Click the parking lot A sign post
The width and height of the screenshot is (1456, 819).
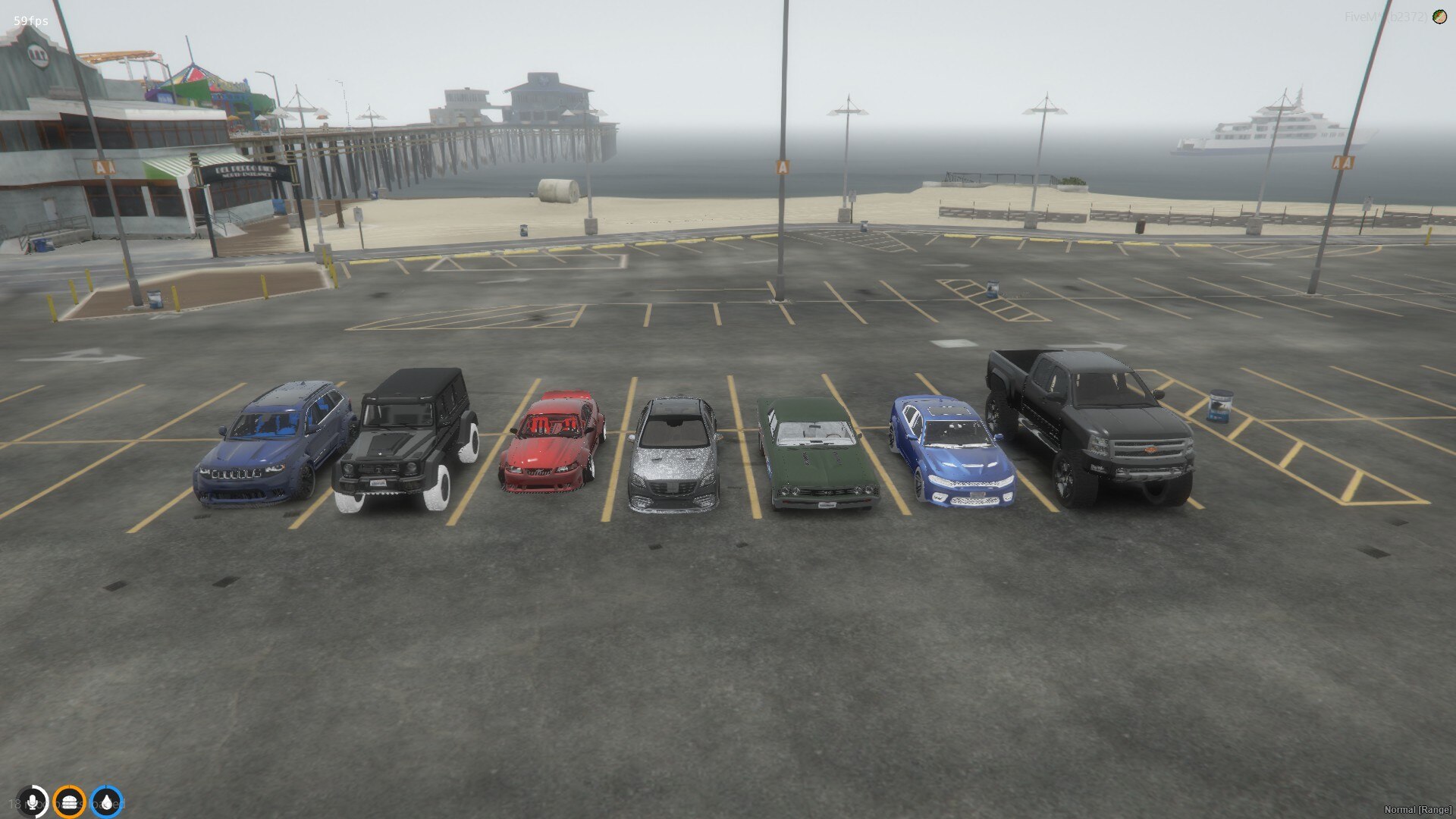tap(781, 165)
